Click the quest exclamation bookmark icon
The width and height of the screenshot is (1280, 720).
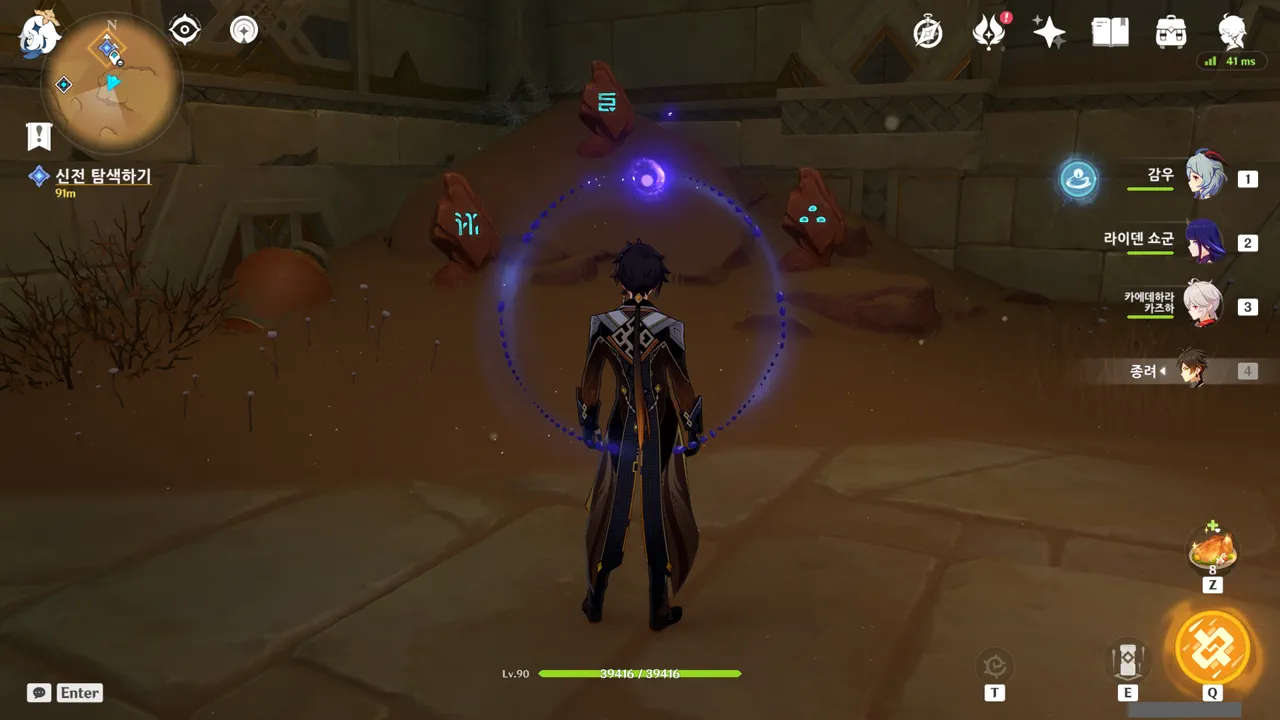click(x=39, y=136)
